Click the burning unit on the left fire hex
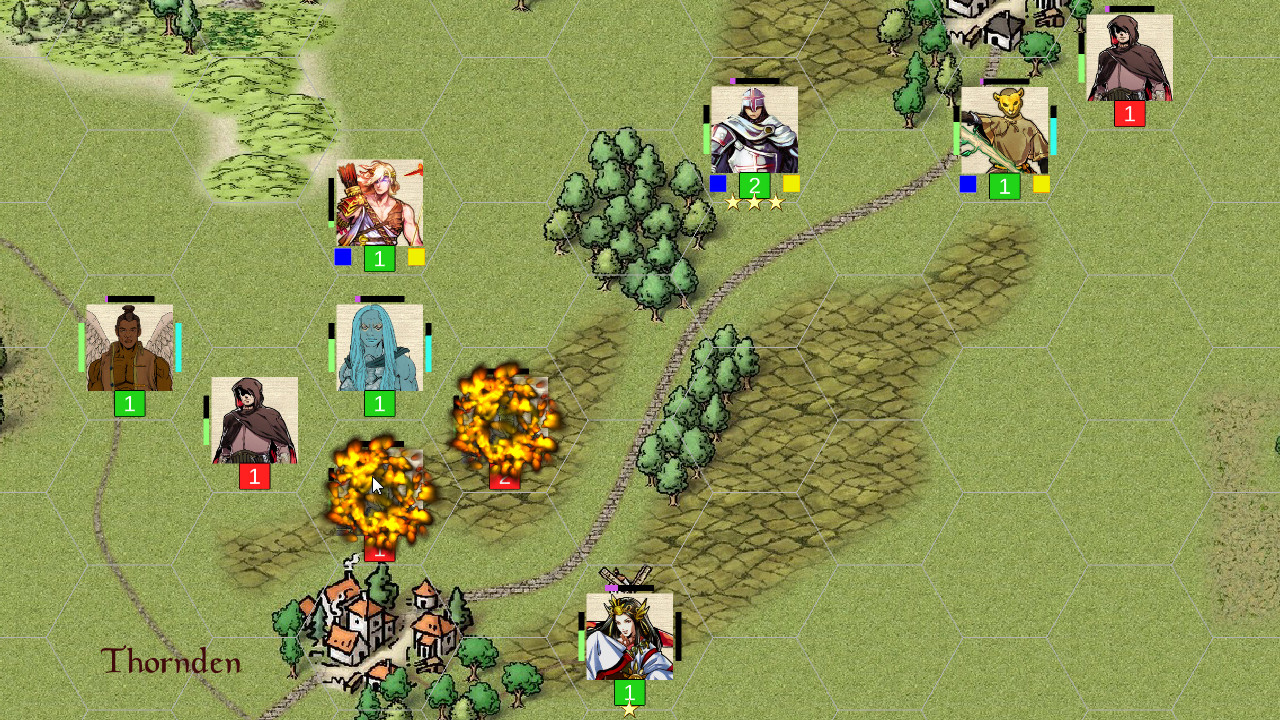 [378, 490]
